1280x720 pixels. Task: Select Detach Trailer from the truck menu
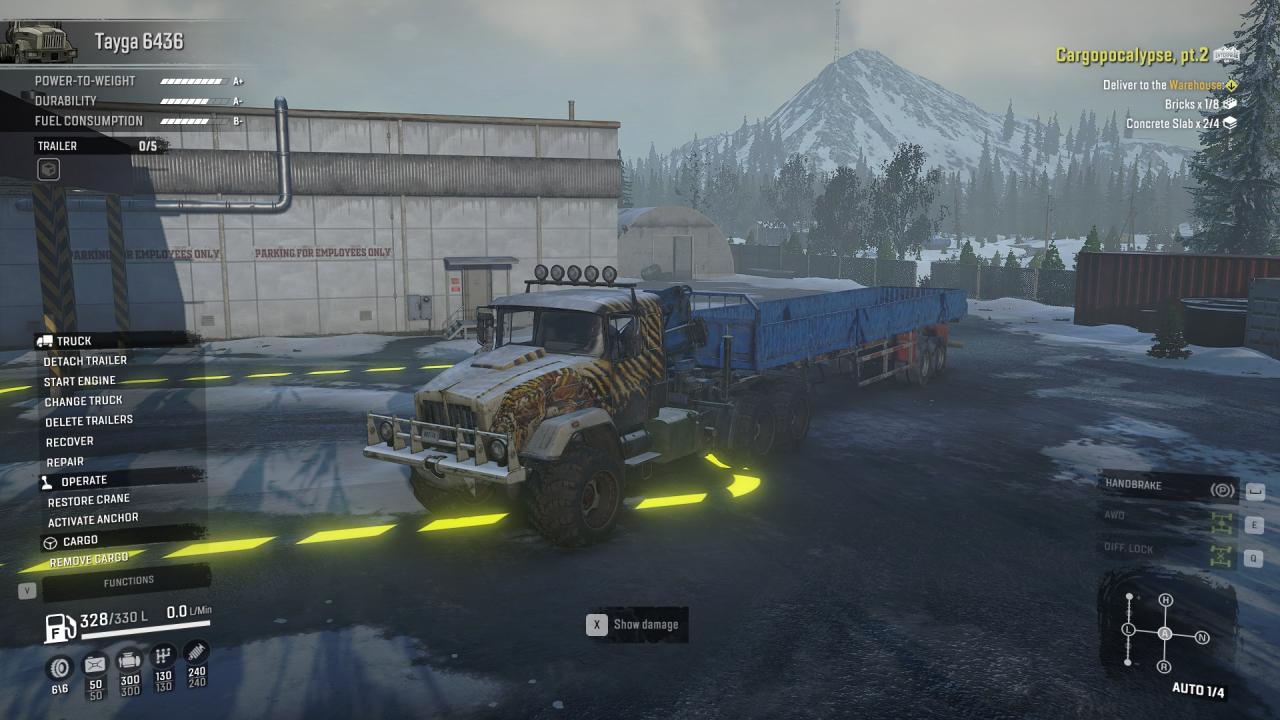tap(85, 361)
